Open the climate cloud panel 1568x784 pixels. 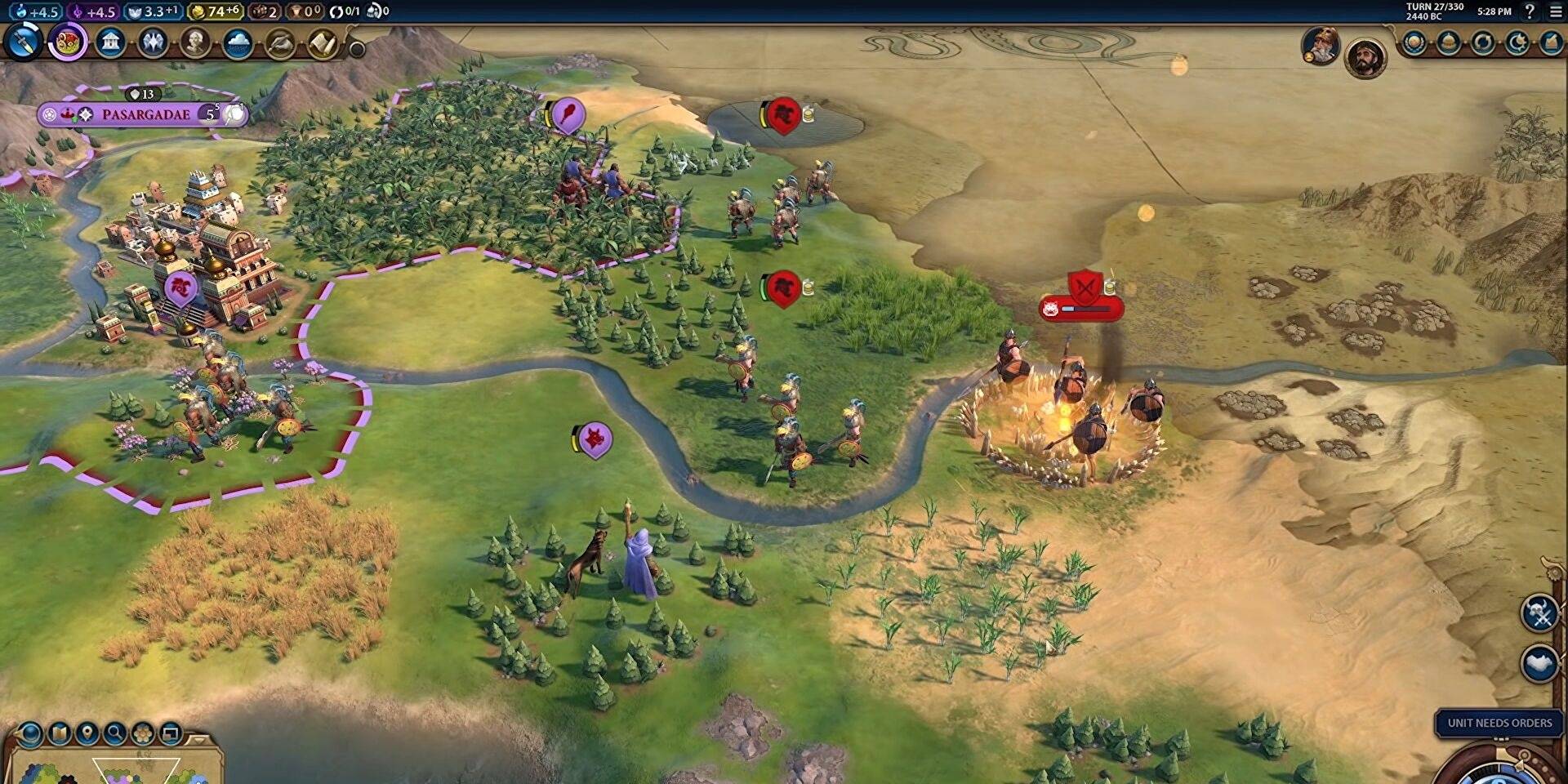click(x=238, y=41)
